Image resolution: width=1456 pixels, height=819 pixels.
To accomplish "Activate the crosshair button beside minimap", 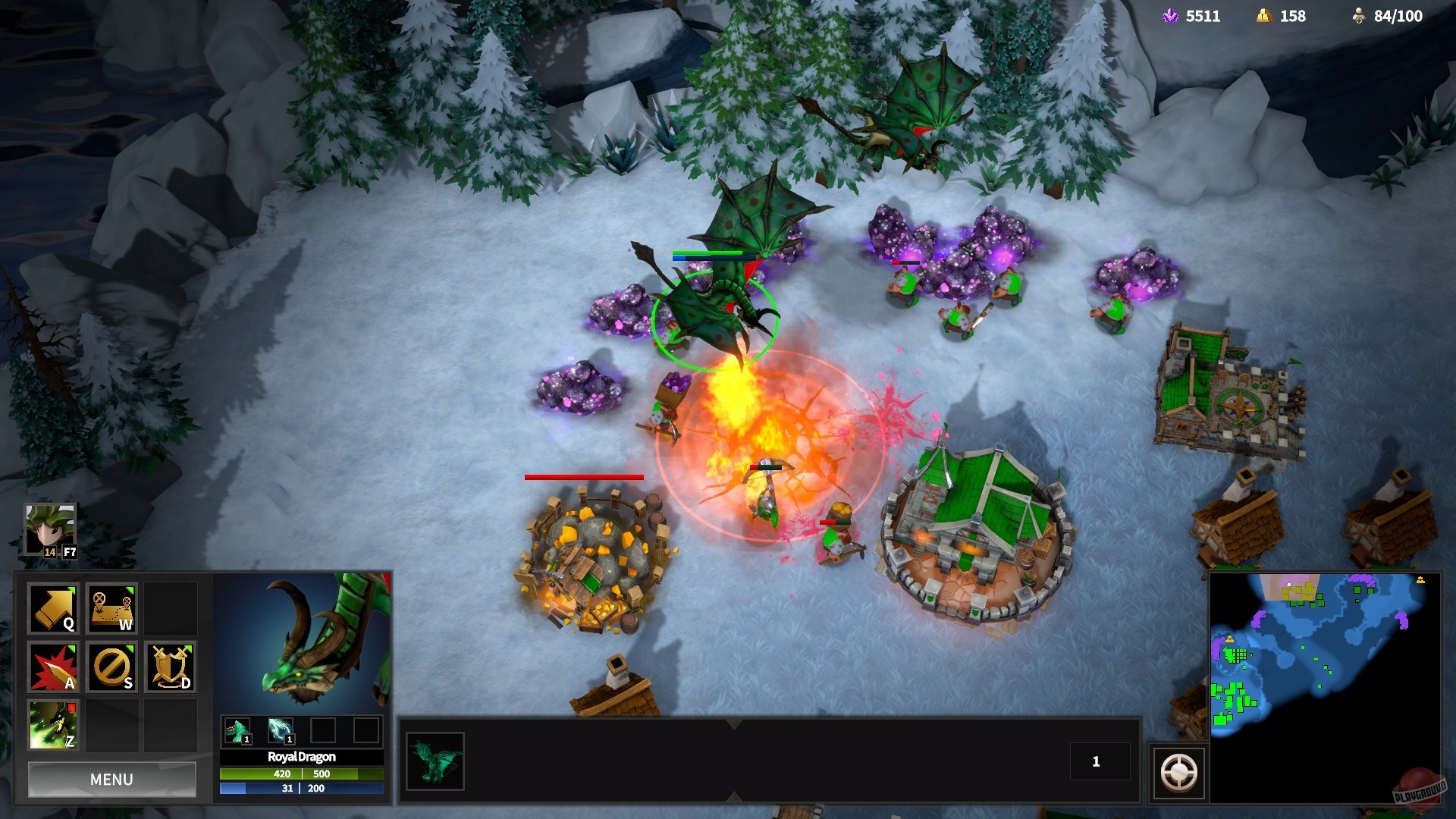I will pos(1178,773).
